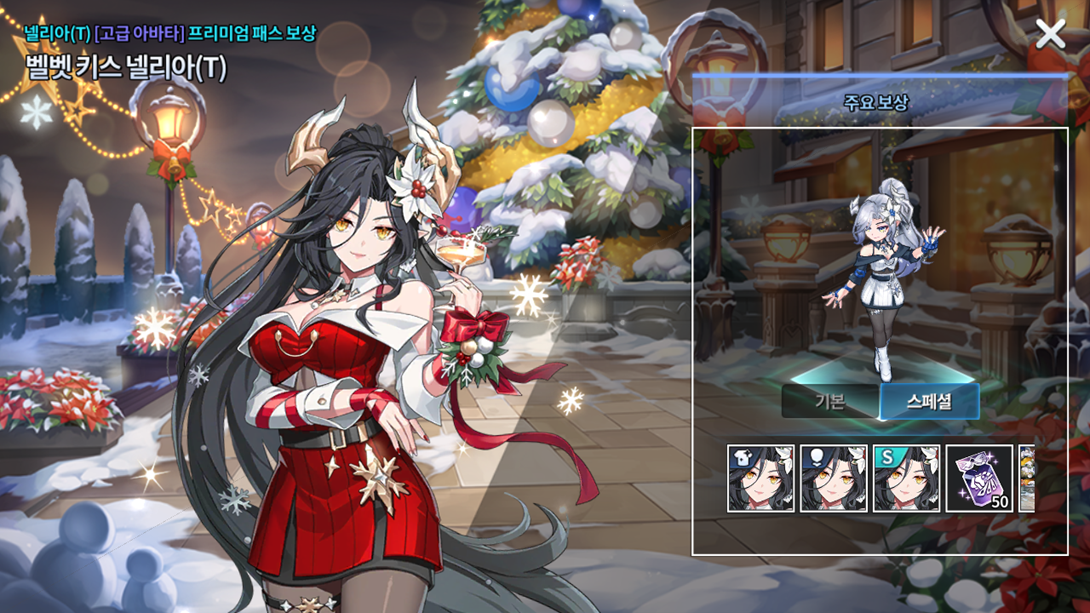
Task: Pick the Nelia reward marked with S badge
Action: [906, 479]
